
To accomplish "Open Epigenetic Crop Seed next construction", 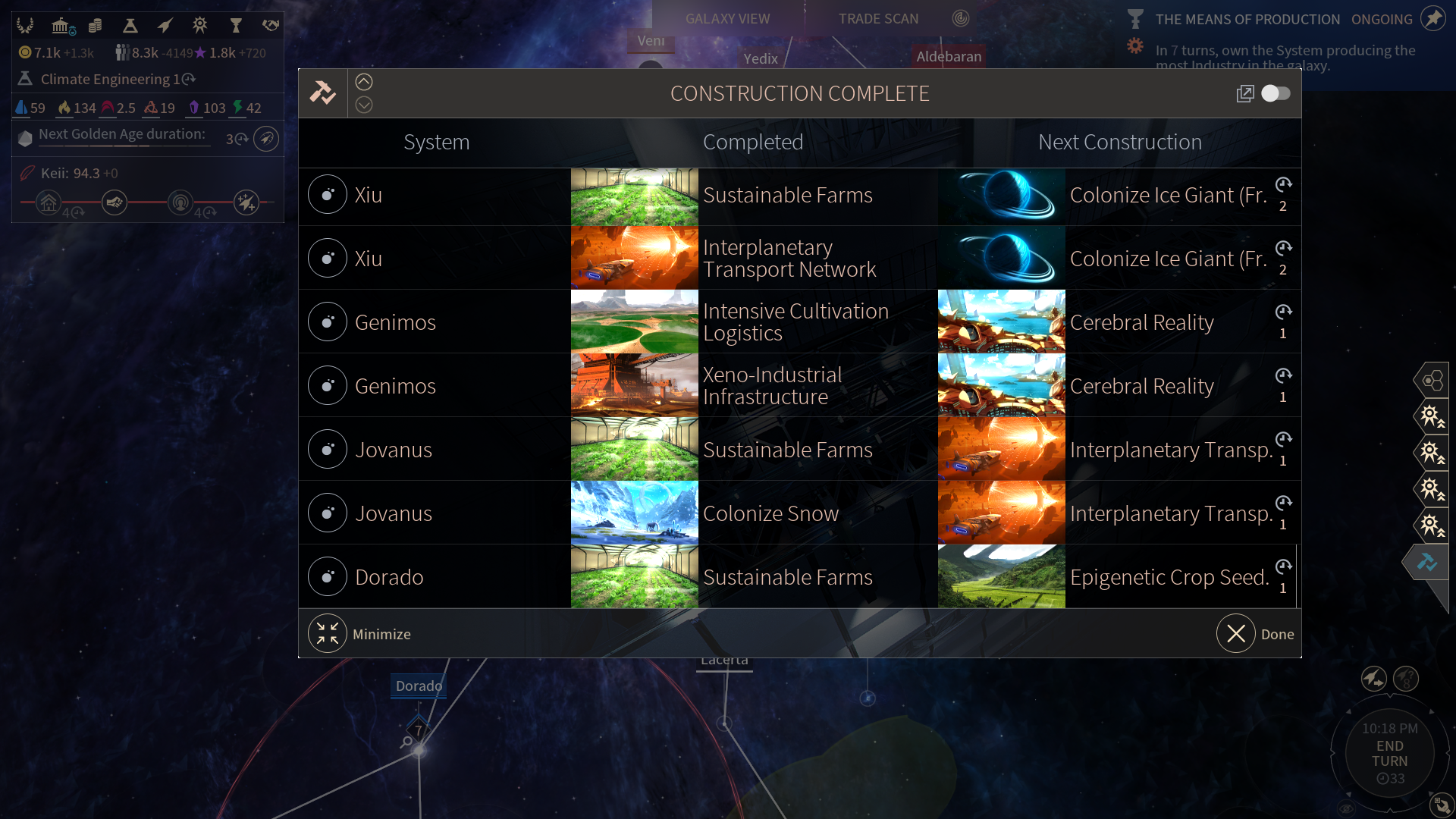I will [1168, 577].
